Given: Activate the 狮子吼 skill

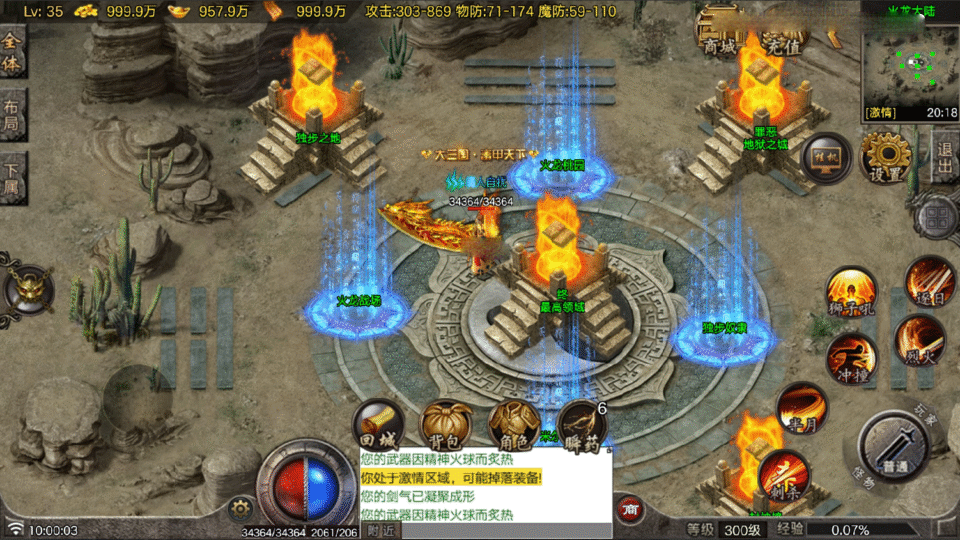Looking at the screenshot, I should [851, 294].
